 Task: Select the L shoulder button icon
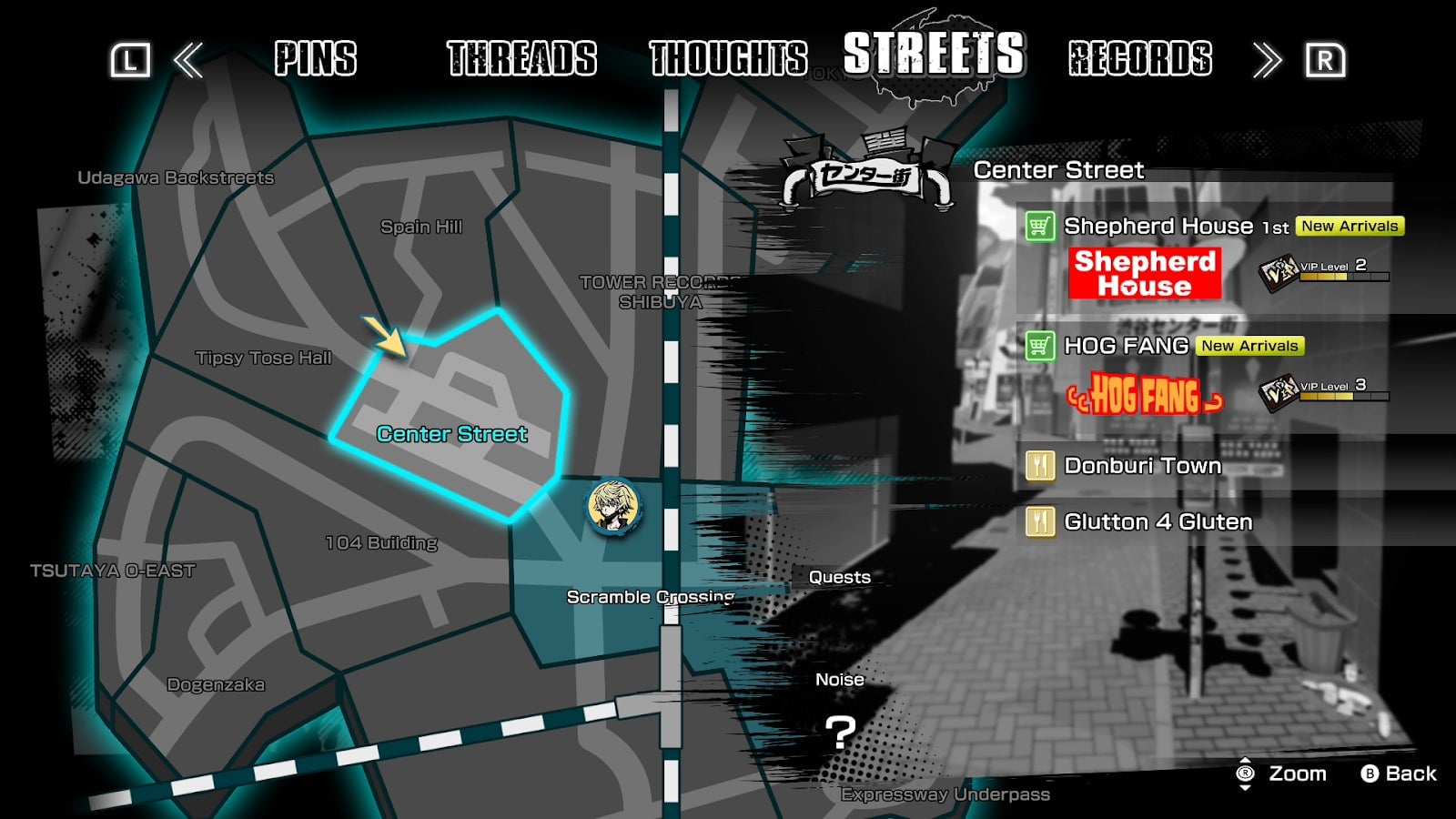[130, 59]
